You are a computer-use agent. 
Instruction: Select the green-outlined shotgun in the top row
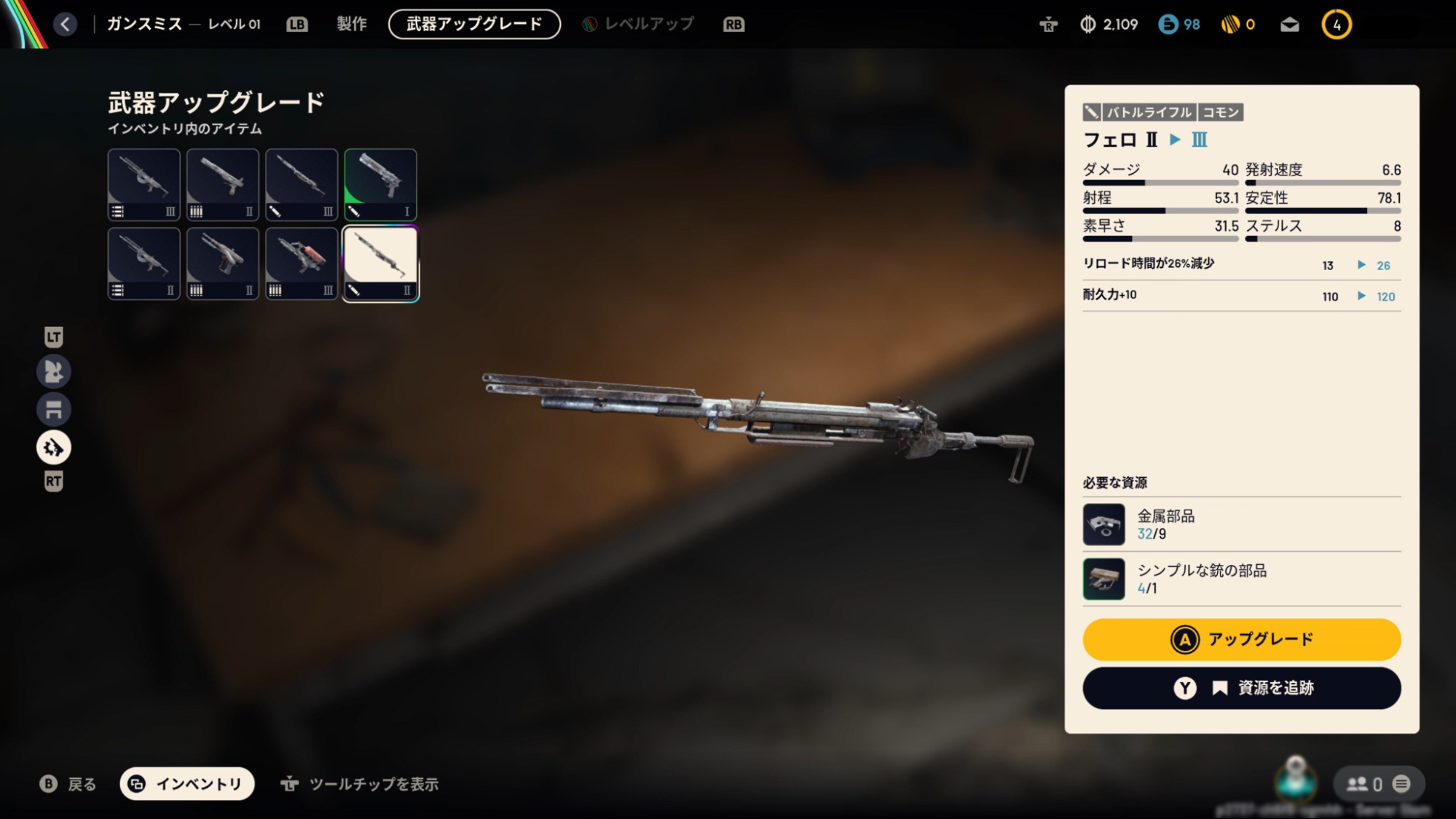(x=379, y=184)
